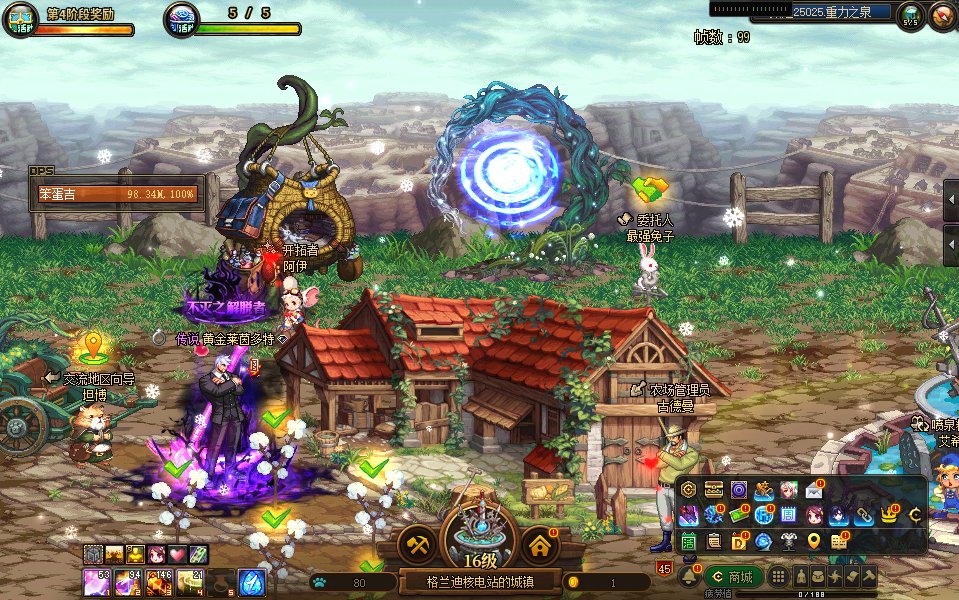Click the chain link icon
This screenshot has width=959, height=600.
(x=862, y=515)
